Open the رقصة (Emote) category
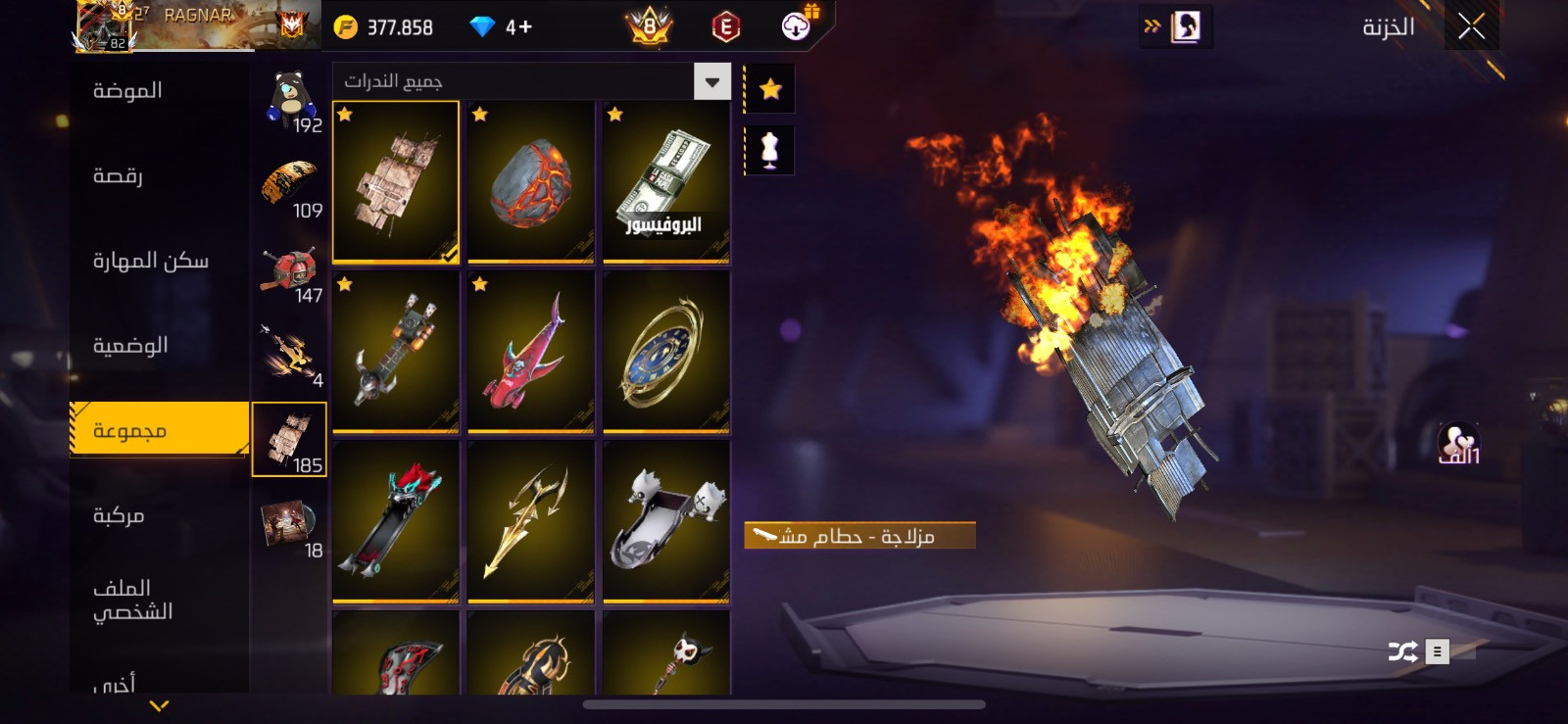 [118, 176]
